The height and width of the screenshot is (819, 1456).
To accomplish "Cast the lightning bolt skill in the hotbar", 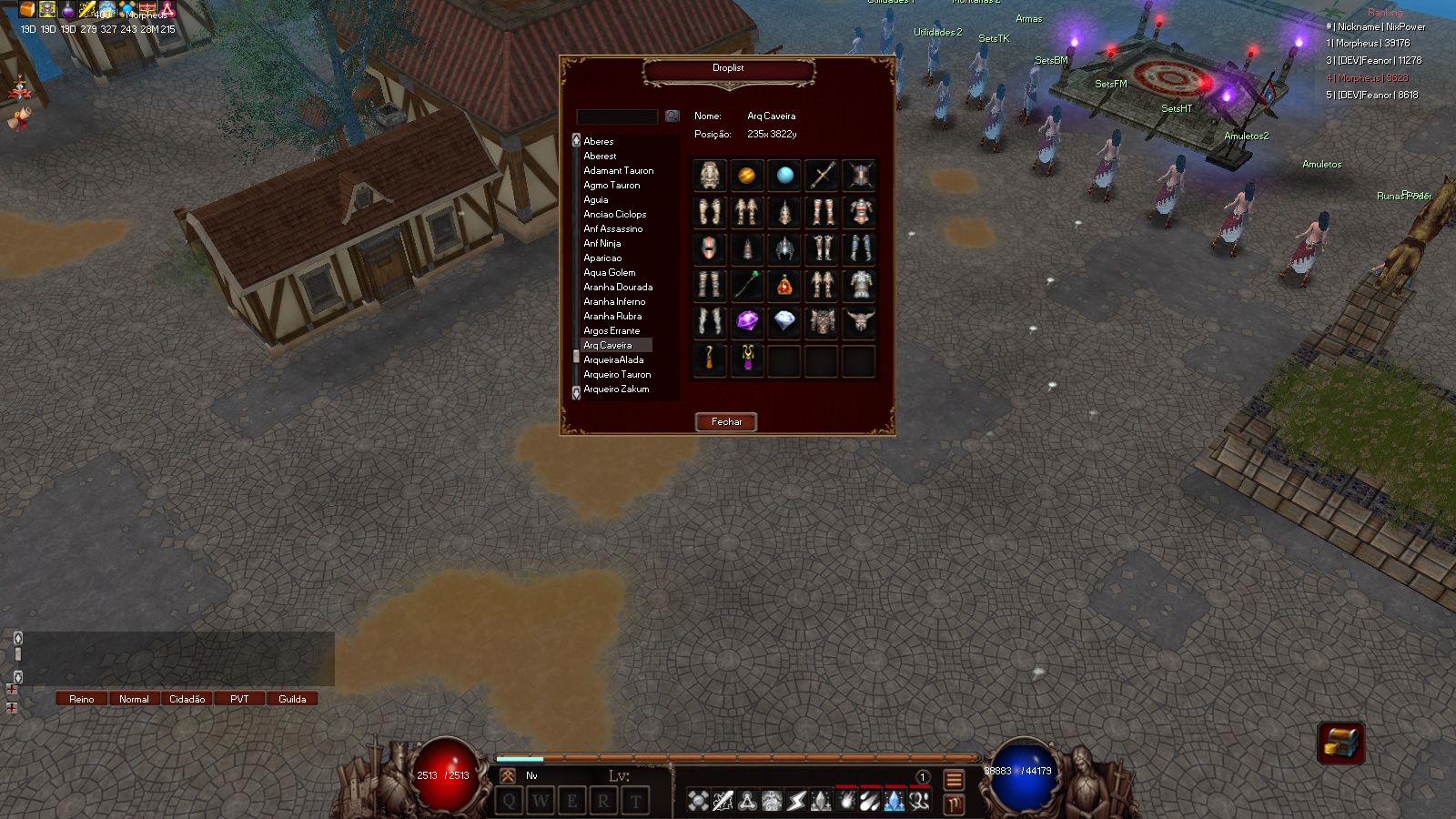I will point(794,801).
